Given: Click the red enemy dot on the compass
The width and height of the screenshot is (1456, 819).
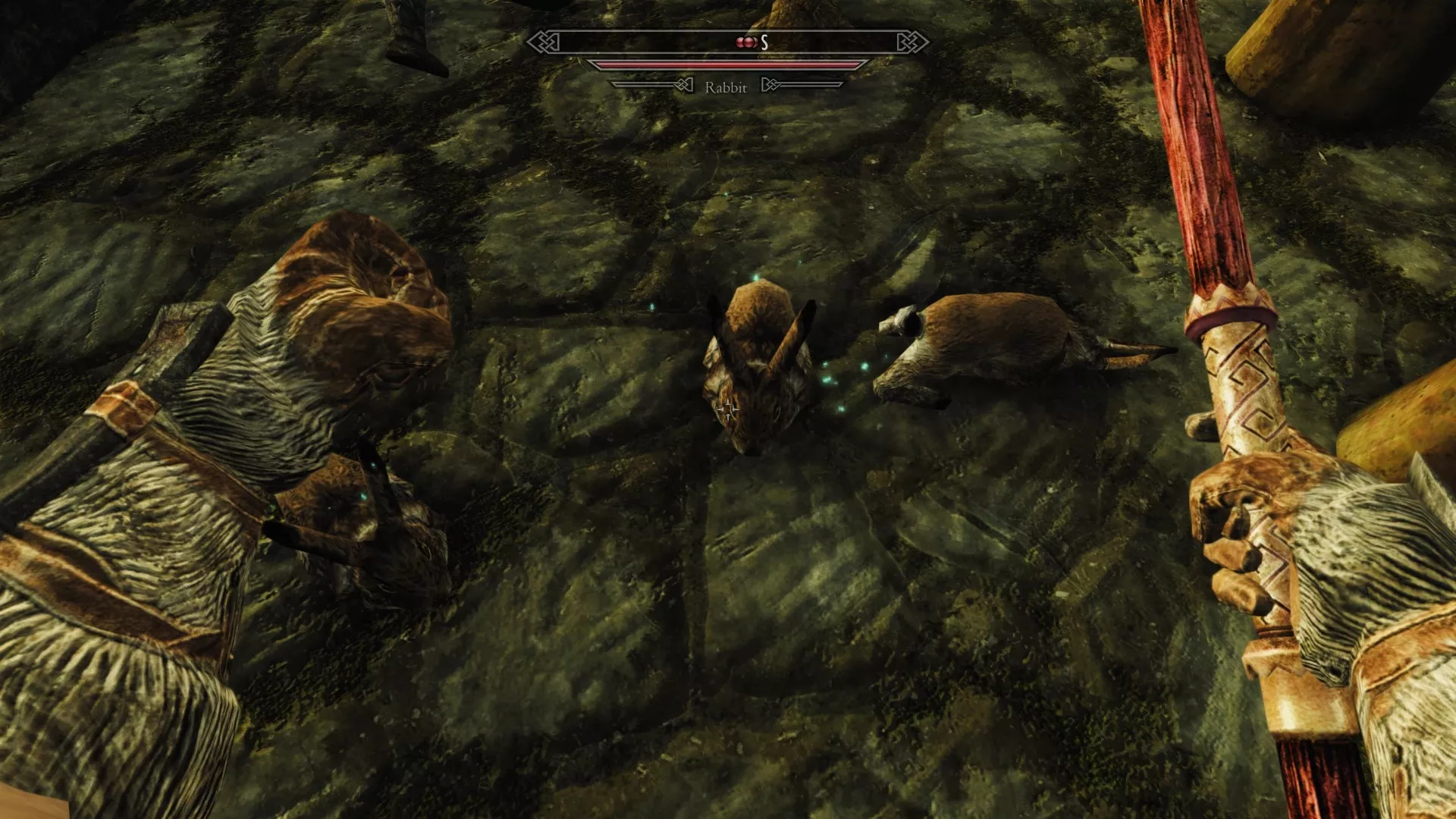Looking at the screenshot, I should point(740,42).
